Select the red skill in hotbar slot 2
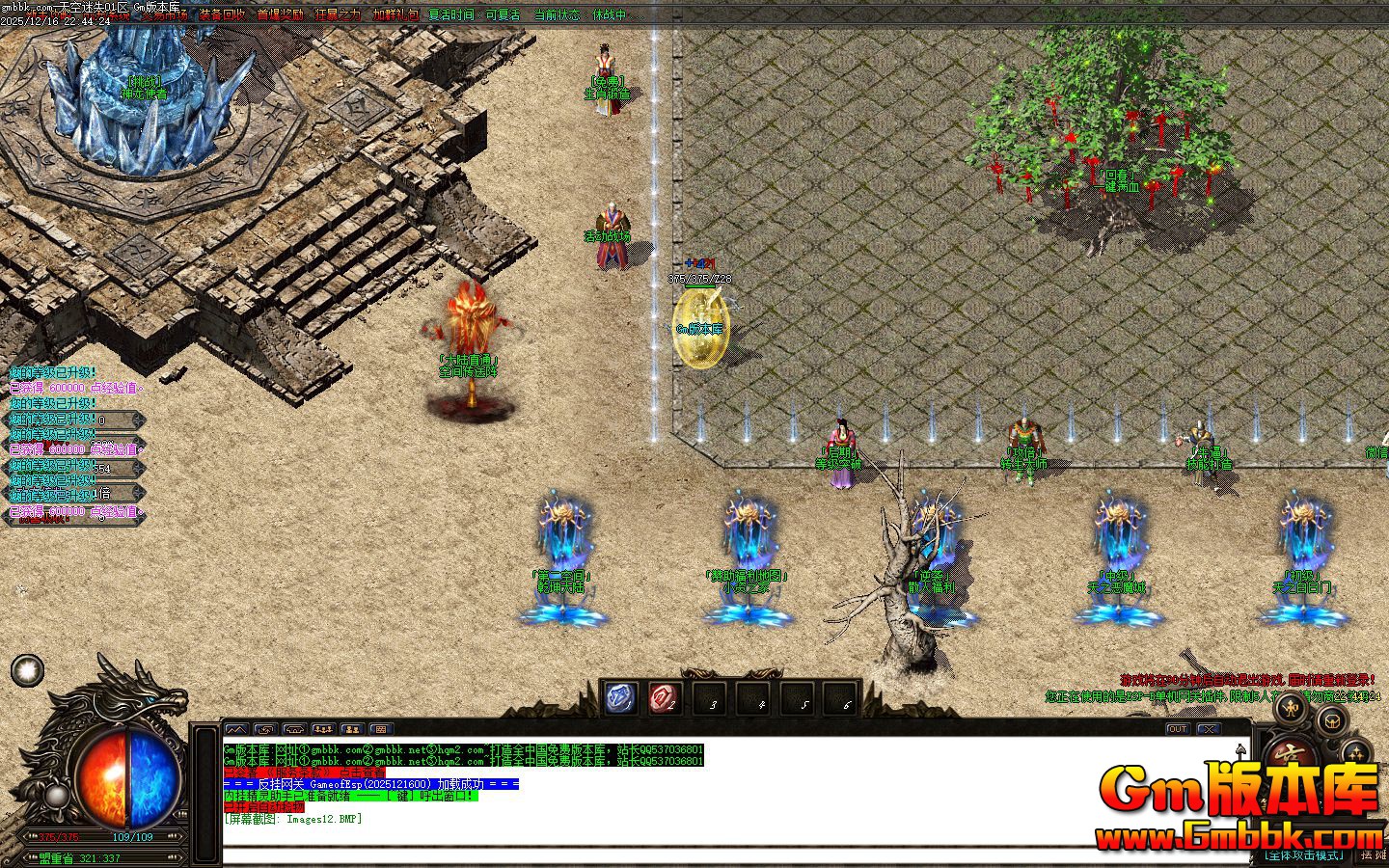The width and height of the screenshot is (1389, 868). click(665, 697)
